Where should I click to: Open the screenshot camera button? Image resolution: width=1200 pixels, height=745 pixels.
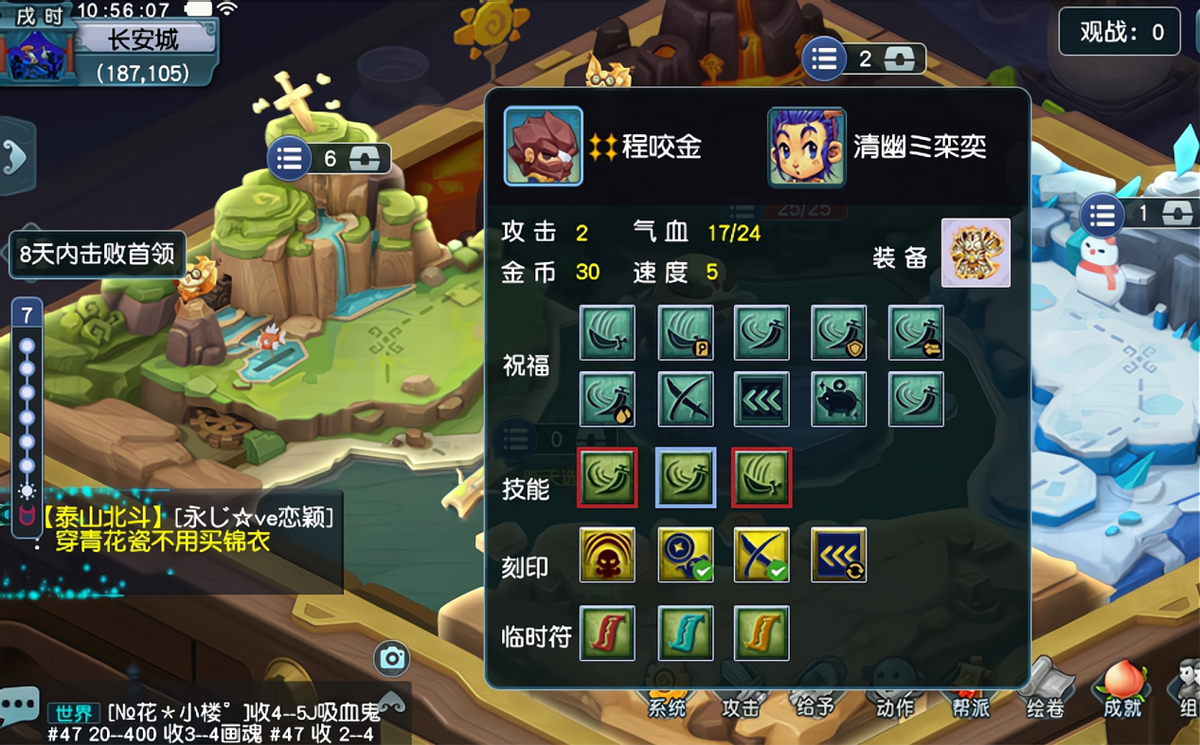(x=392, y=658)
